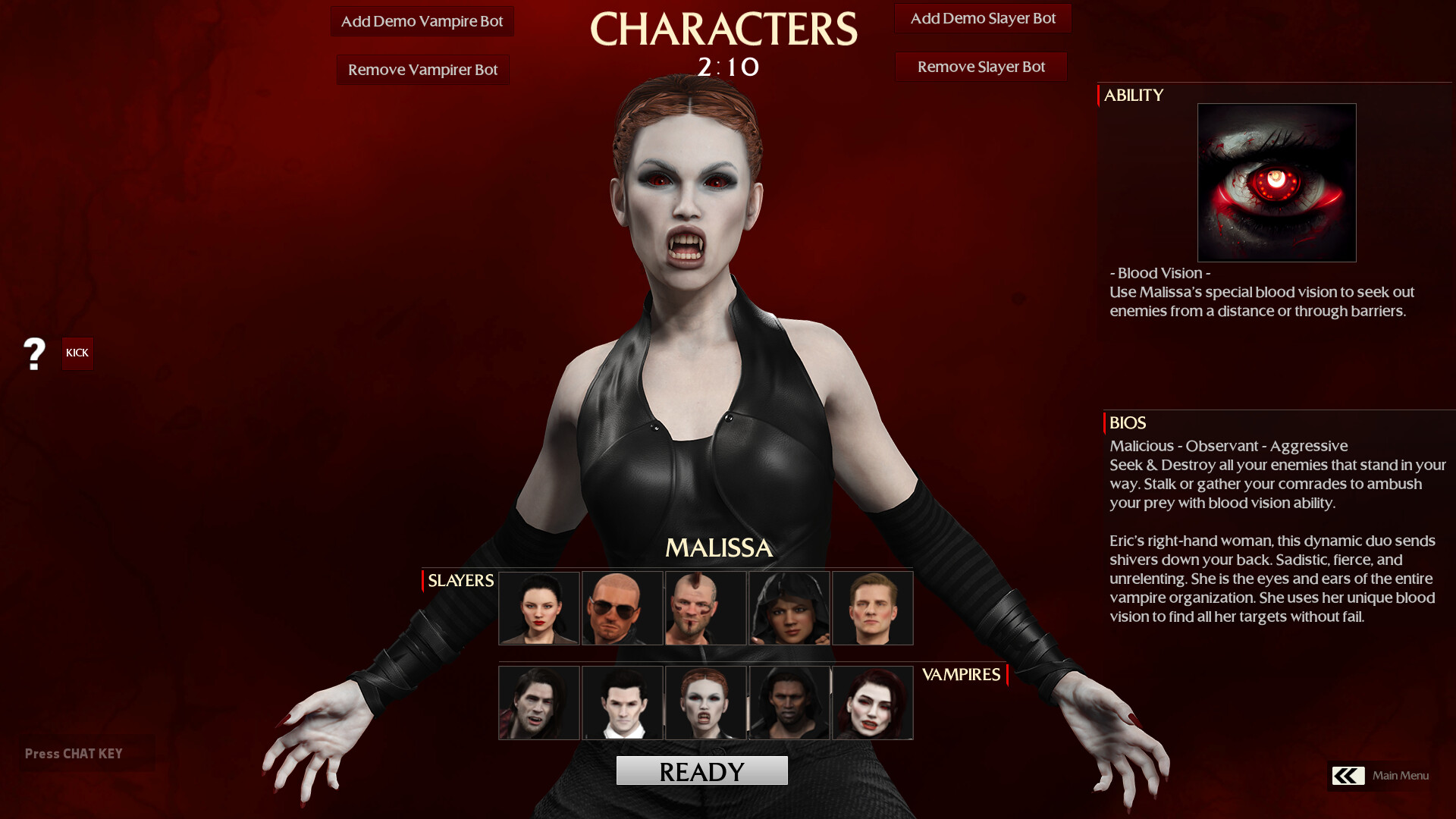Image resolution: width=1456 pixels, height=819 pixels.
Task: Select the dark-haired female slayer portrait
Action: point(539,607)
